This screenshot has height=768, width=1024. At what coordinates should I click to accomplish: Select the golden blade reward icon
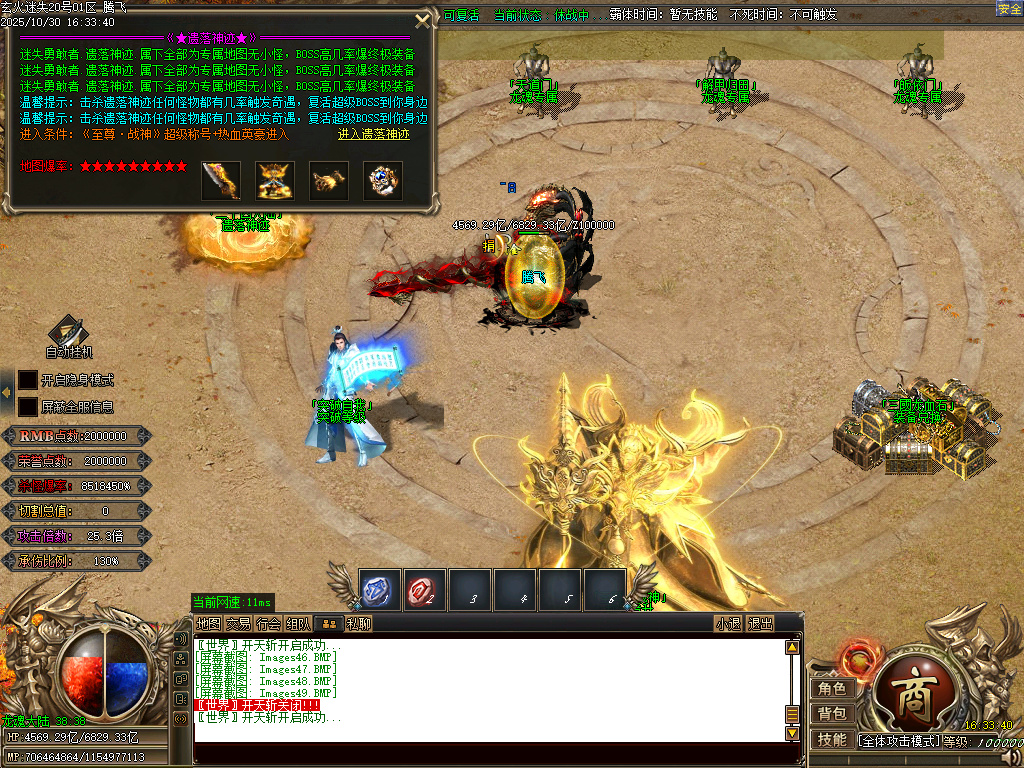click(x=221, y=181)
